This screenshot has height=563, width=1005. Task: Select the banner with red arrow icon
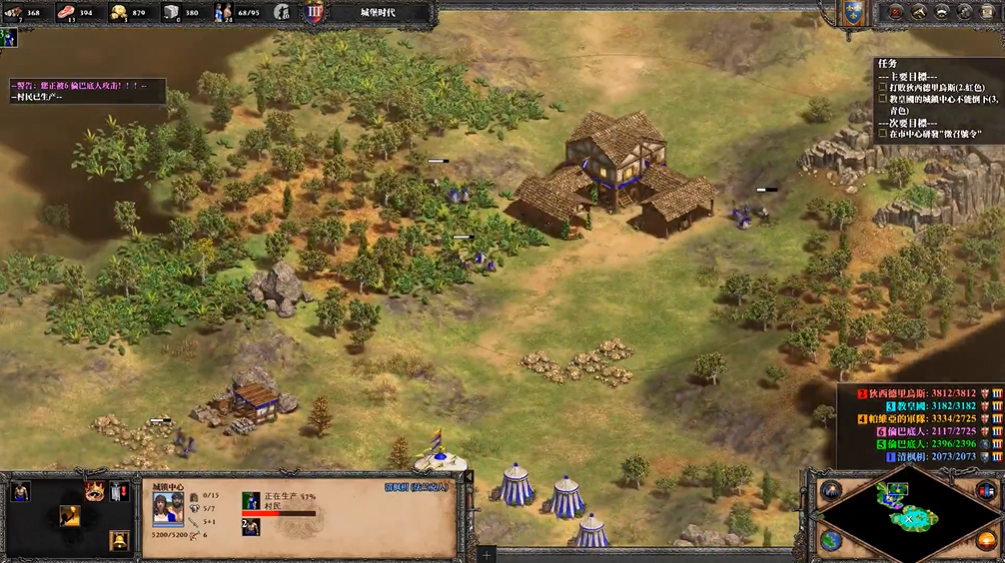click(119, 491)
